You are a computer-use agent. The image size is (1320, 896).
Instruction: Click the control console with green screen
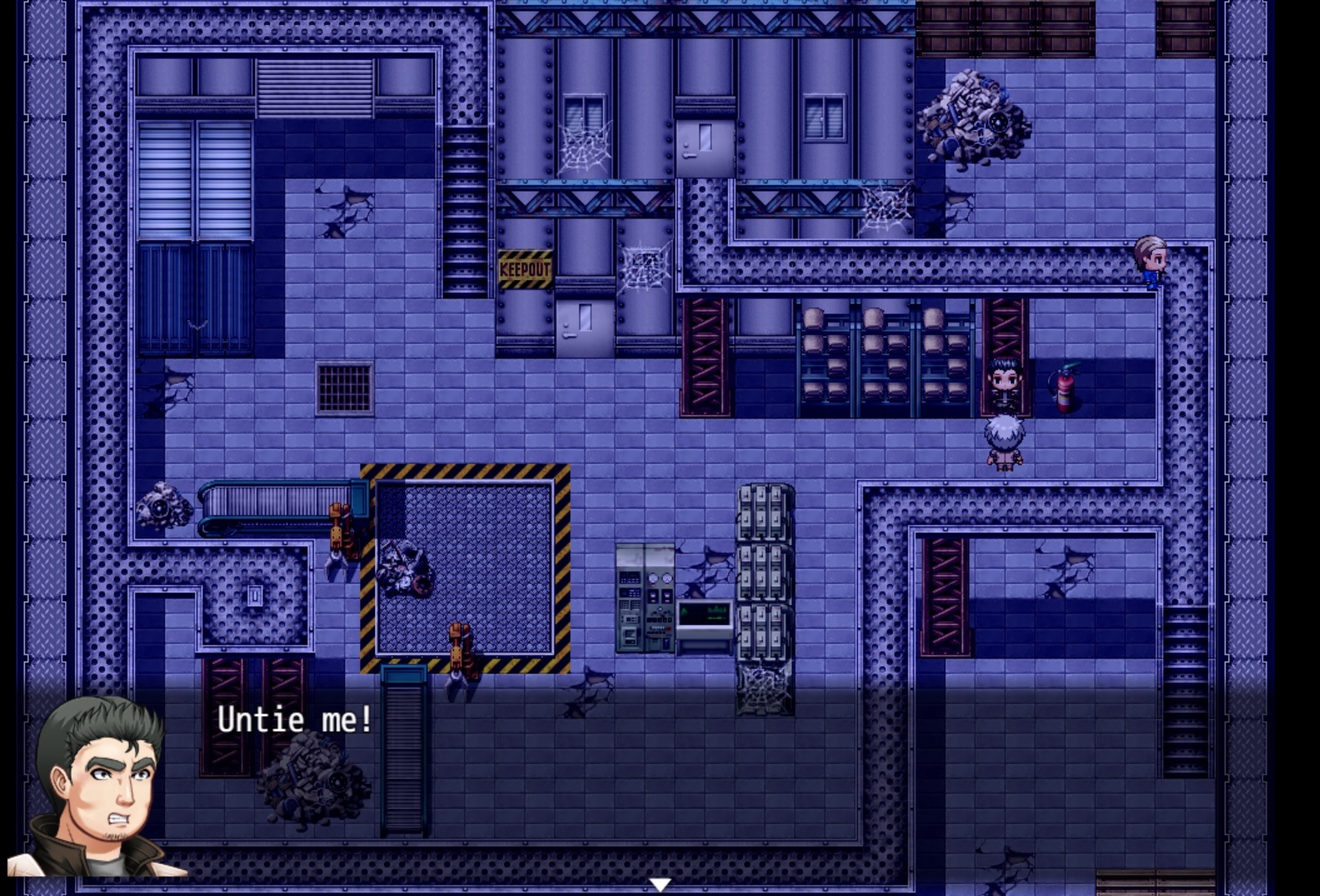(x=703, y=618)
